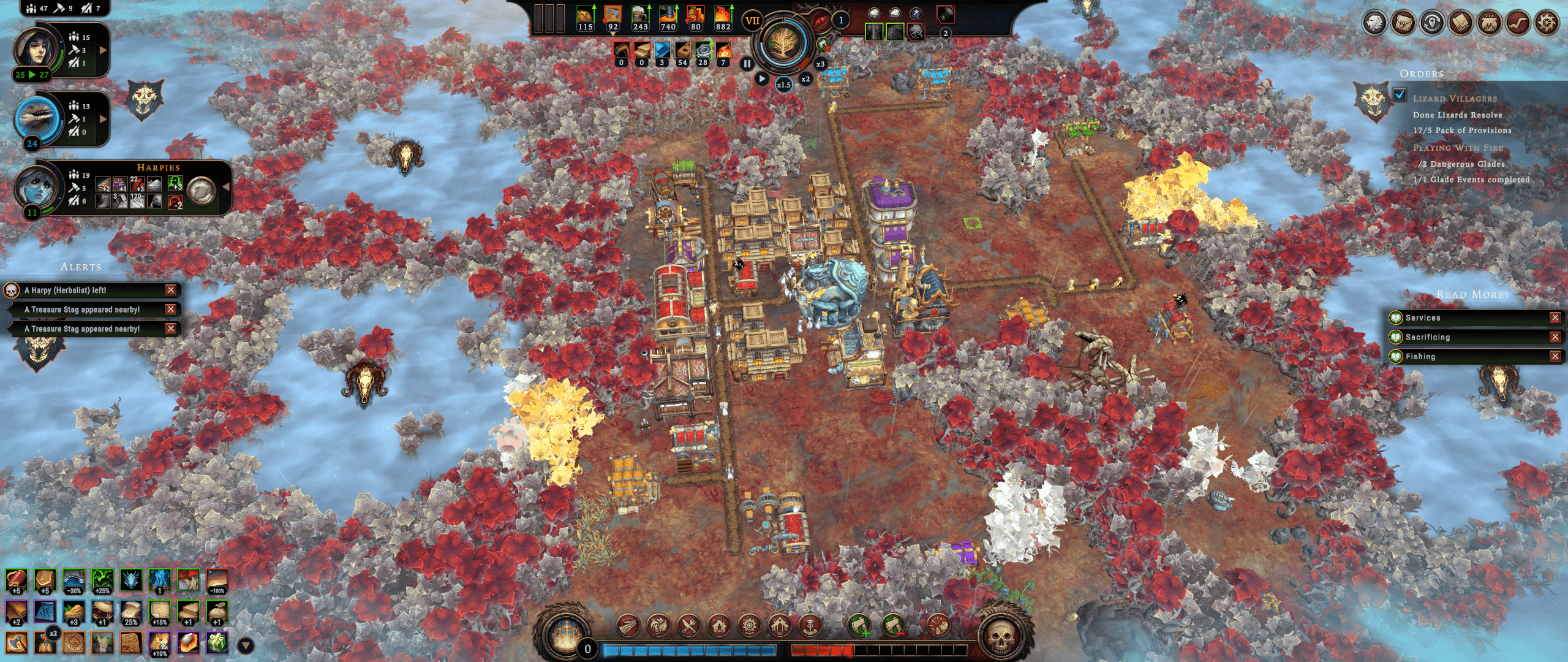The height and width of the screenshot is (662, 1568).
Task: Close the Fishing read-more entry
Action: 1555,356
